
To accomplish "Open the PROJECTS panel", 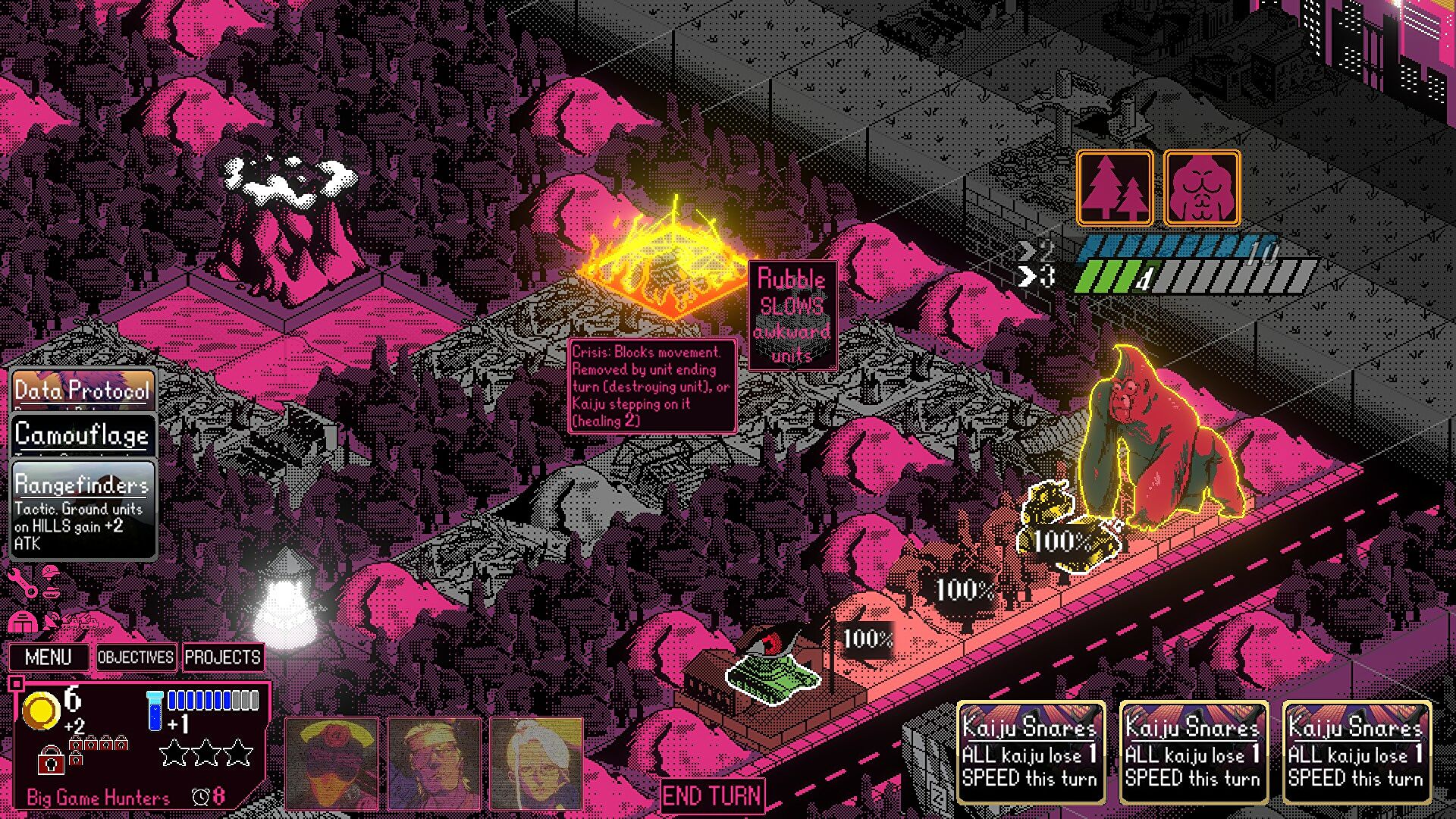I will click(223, 657).
